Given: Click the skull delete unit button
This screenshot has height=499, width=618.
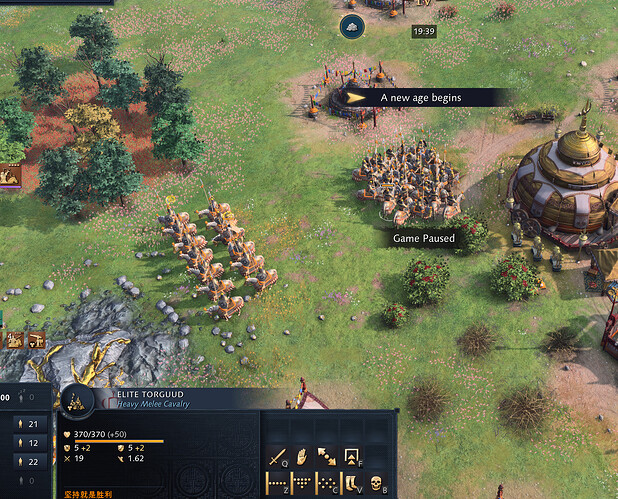Looking at the screenshot, I should click(377, 483).
